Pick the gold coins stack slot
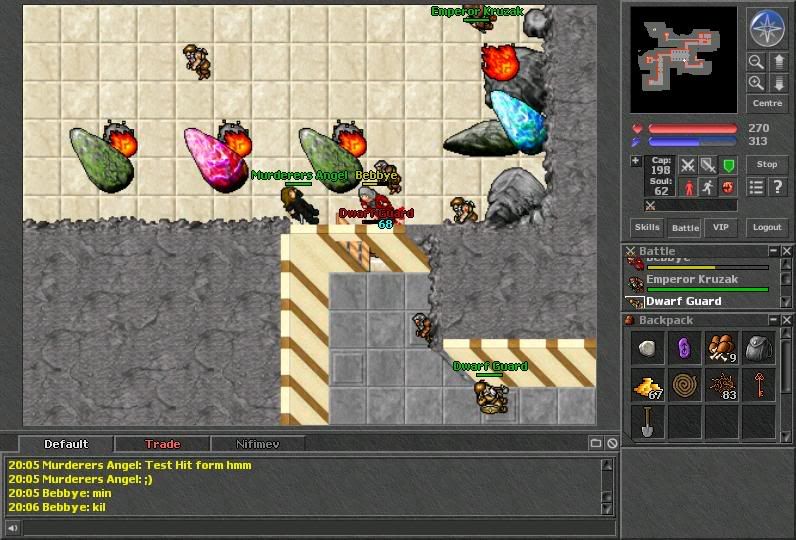Viewport: 796px width, 540px height. click(x=648, y=386)
